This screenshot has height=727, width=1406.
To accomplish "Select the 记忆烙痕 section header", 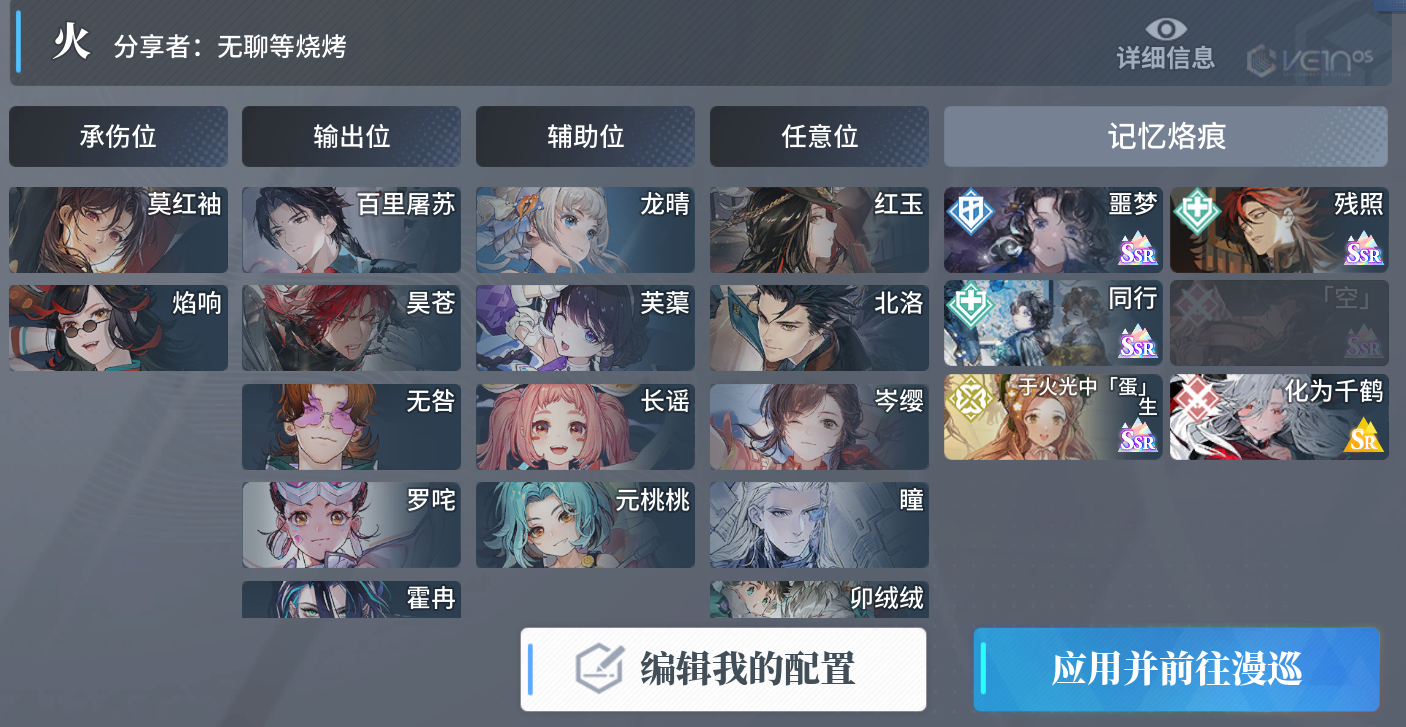I will click(x=1166, y=136).
